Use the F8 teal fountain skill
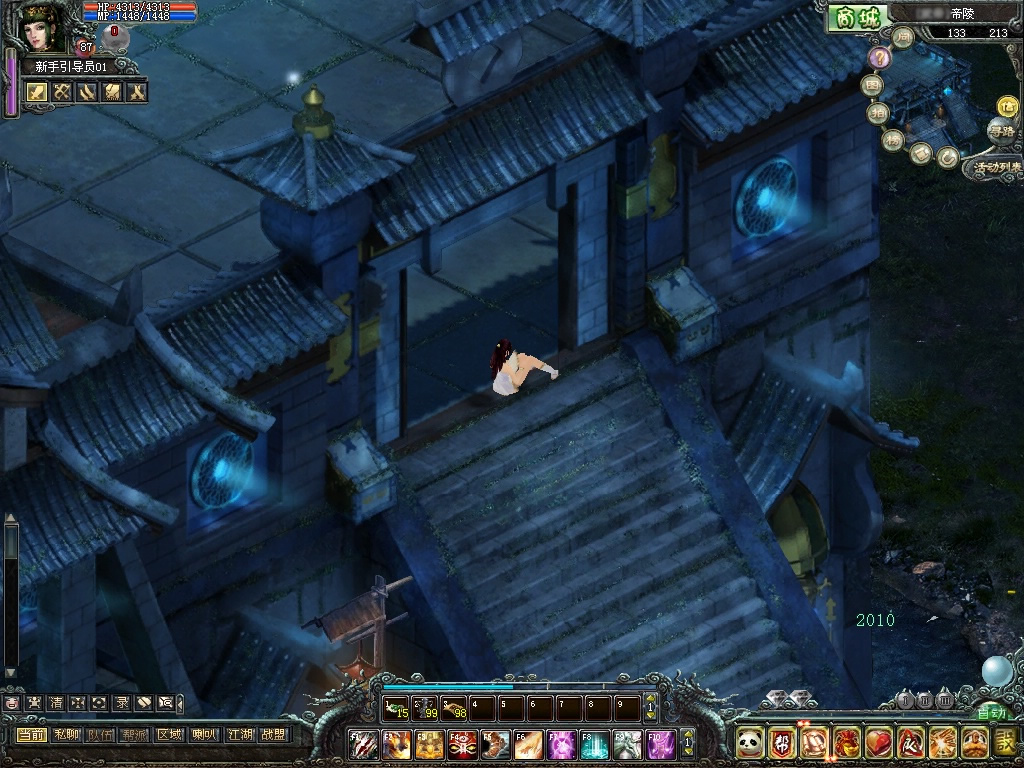This screenshot has height=768, width=1024. pyautogui.click(x=595, y=744)
